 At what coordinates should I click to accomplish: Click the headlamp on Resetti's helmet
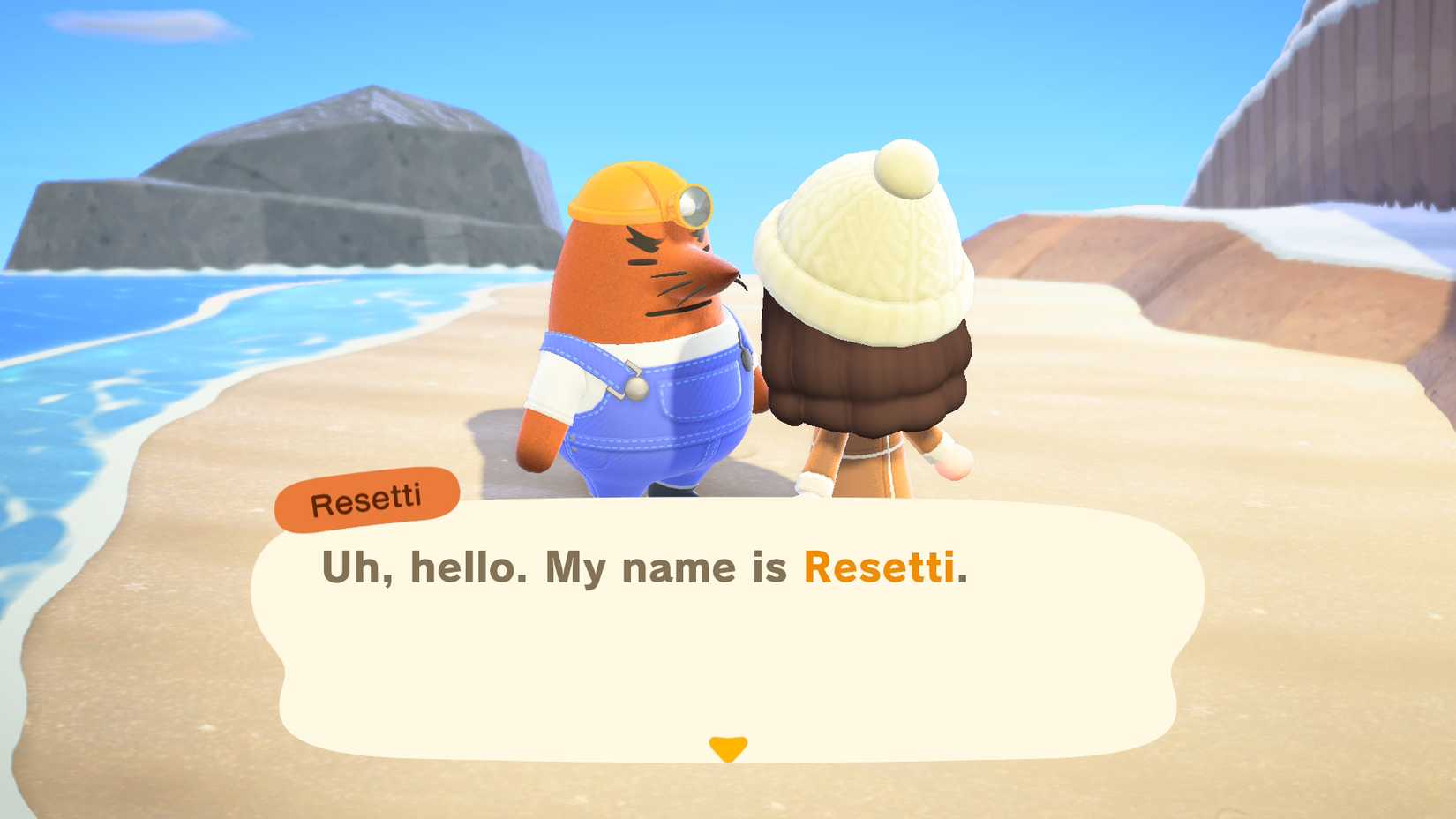click(693, 207)
